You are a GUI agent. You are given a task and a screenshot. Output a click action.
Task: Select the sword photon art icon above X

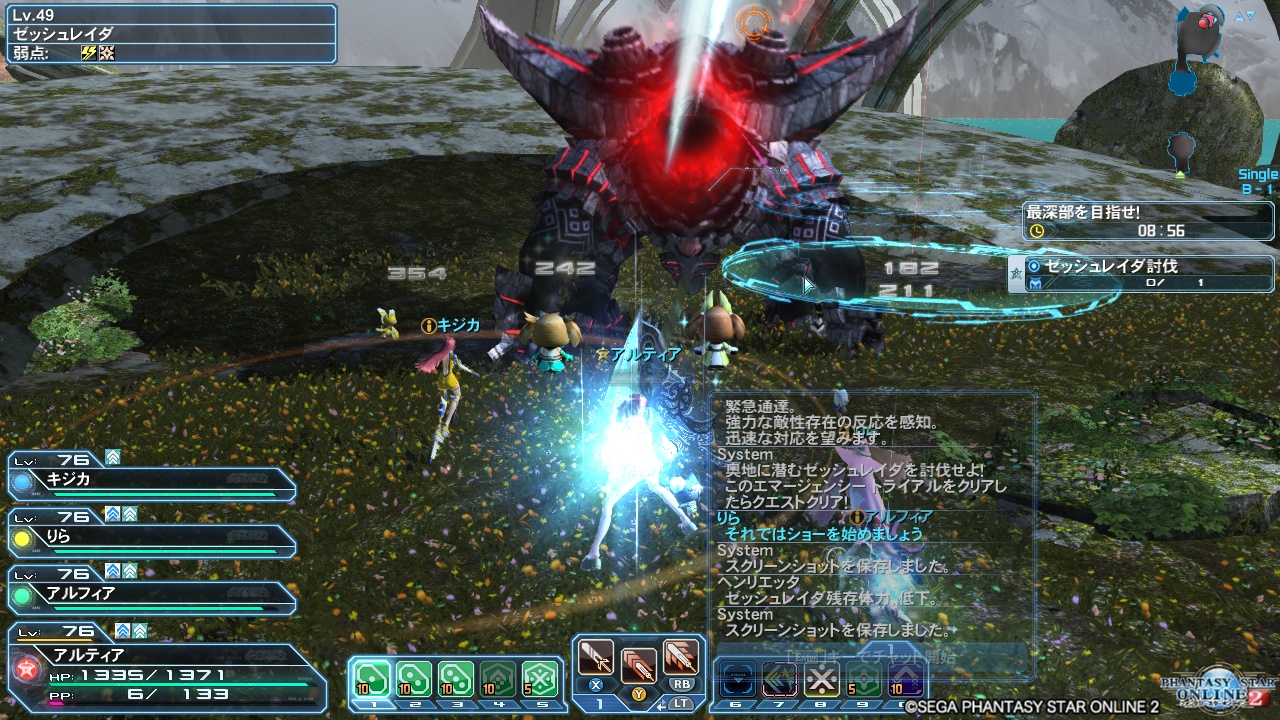(594, 660)
